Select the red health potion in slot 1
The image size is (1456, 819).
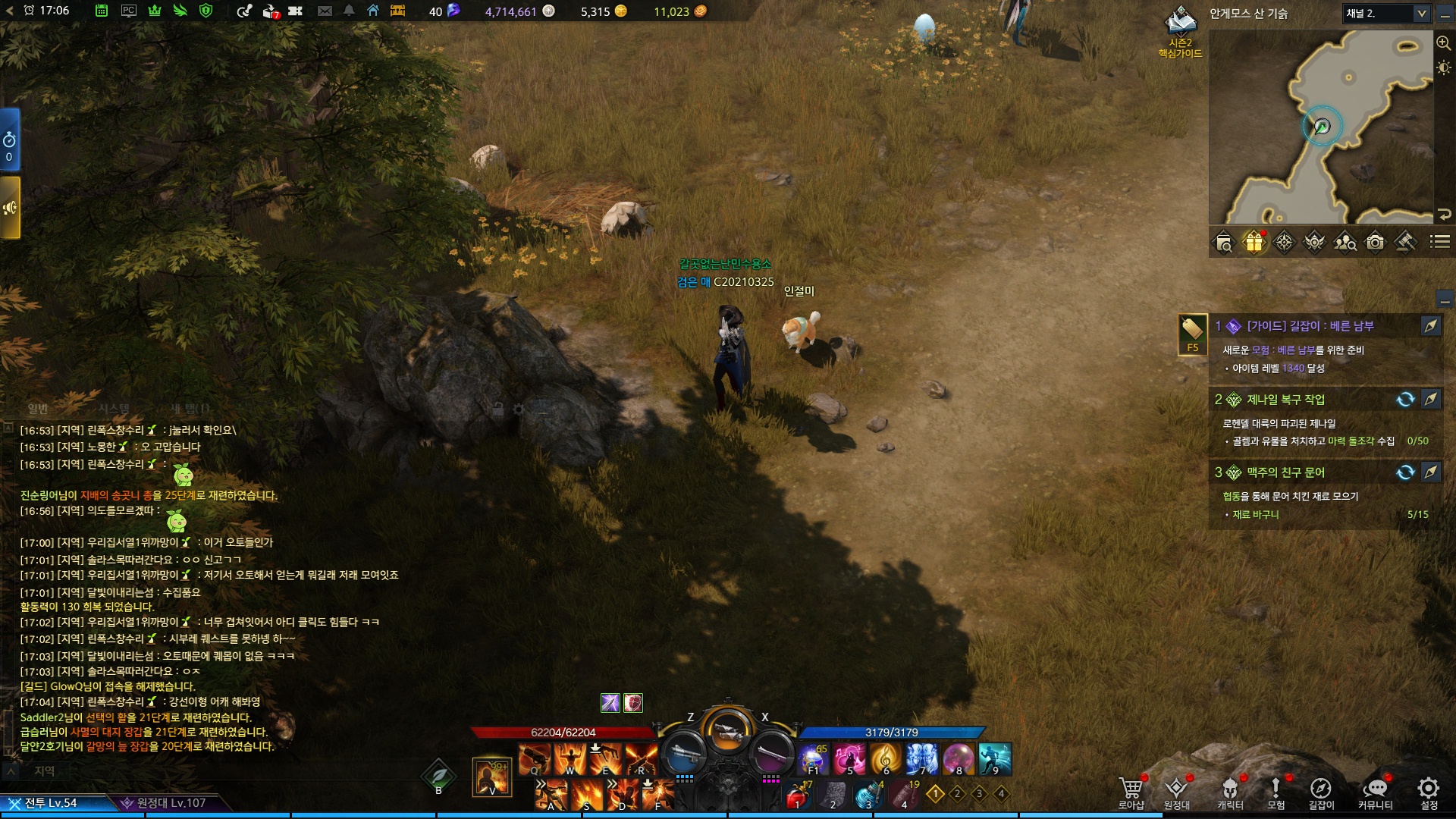(796, 796)
